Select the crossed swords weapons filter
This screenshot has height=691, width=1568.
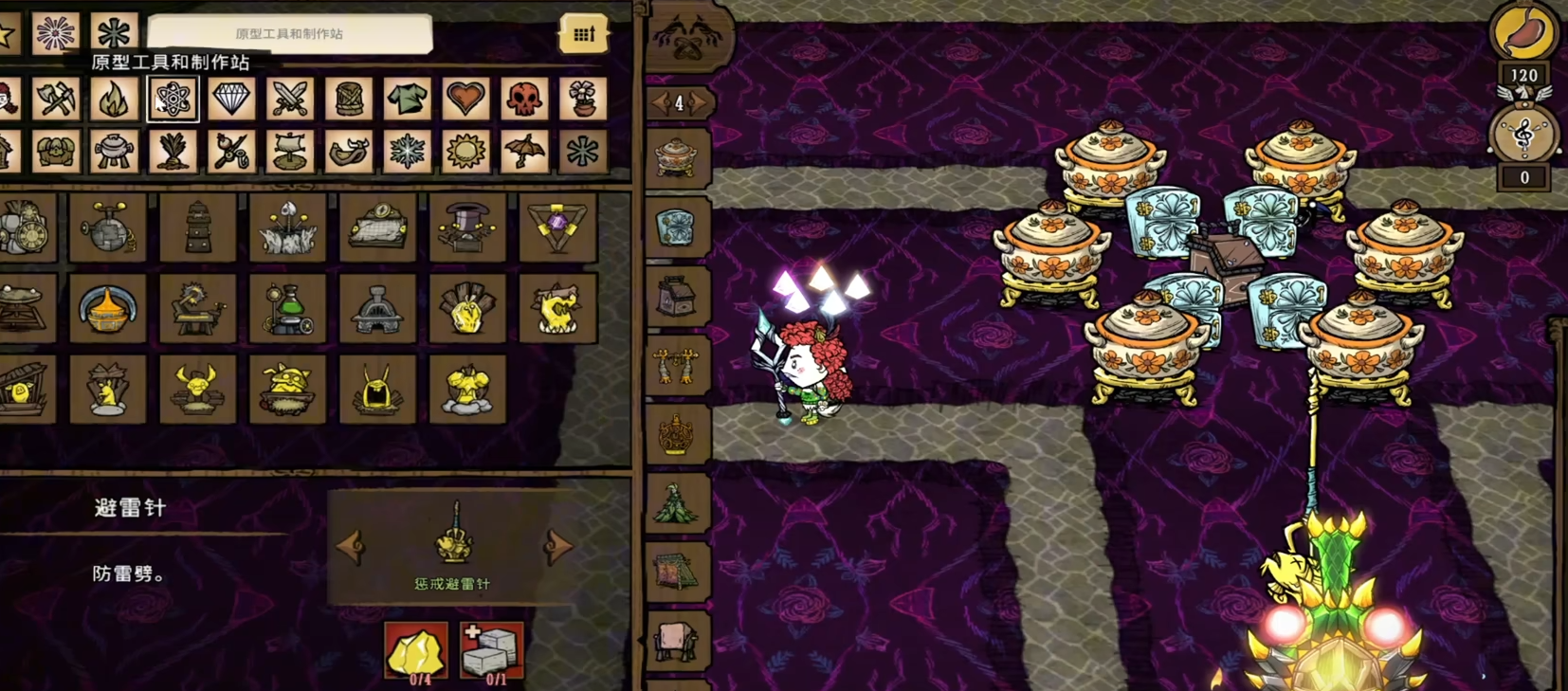[290, 99]
